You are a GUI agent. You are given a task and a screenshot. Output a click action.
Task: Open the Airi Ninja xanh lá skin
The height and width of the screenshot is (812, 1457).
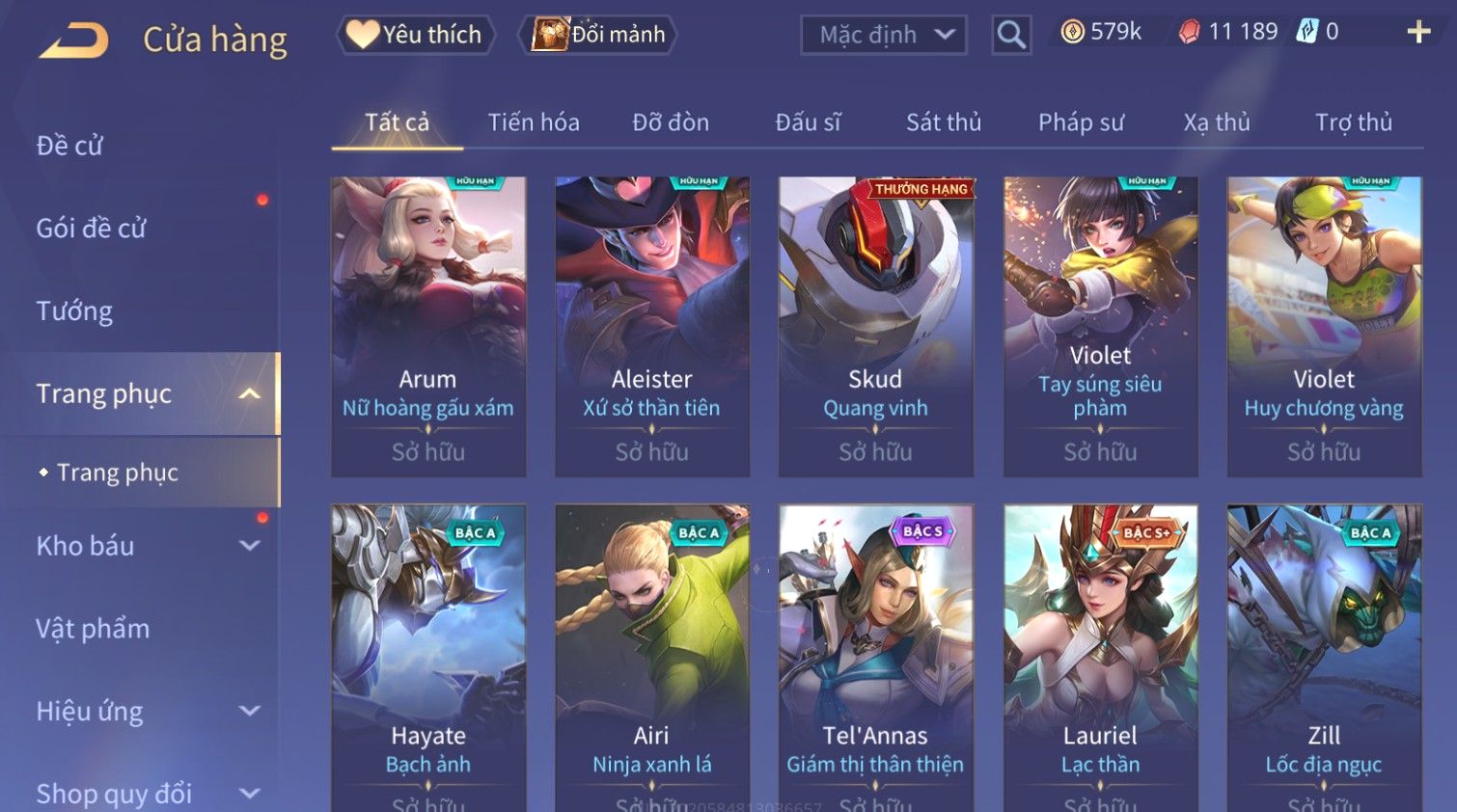[652, 656]
